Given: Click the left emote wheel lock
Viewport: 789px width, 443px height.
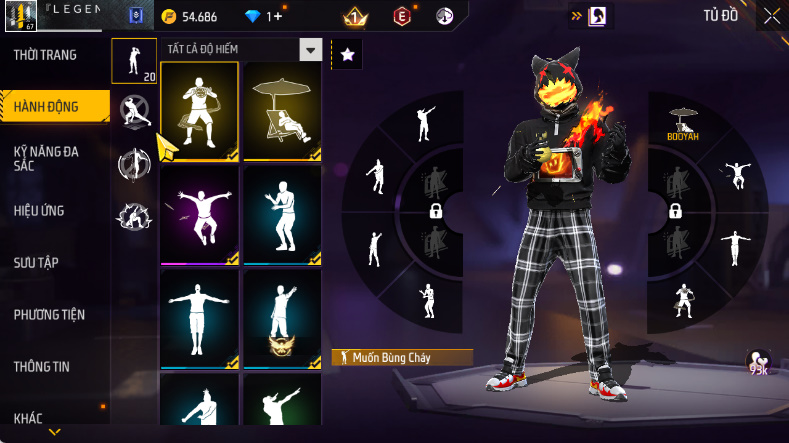Looking at the screenshot, I should coord(436,210).
